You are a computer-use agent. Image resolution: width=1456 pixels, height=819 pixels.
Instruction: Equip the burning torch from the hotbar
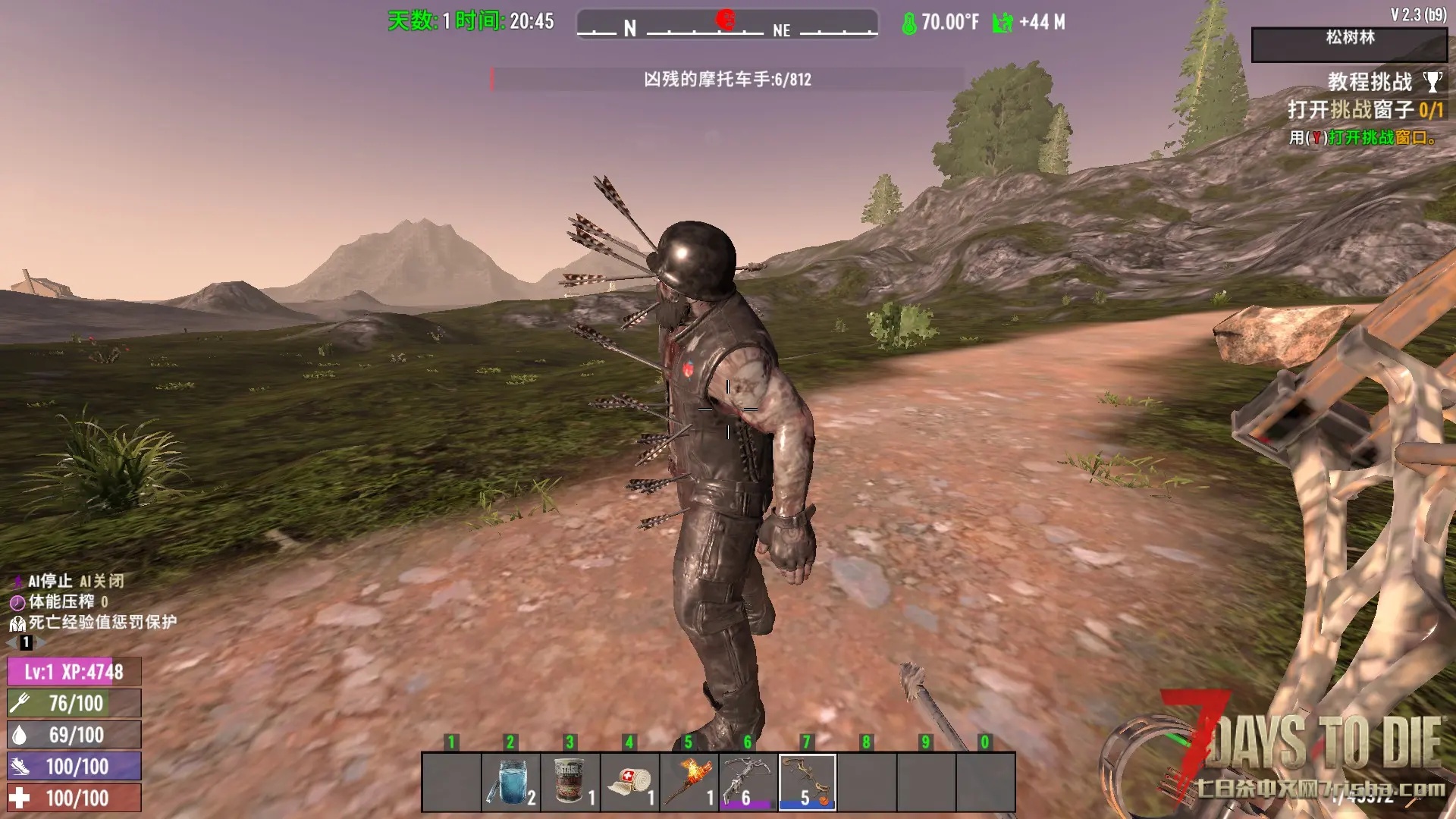pos(689,782)
